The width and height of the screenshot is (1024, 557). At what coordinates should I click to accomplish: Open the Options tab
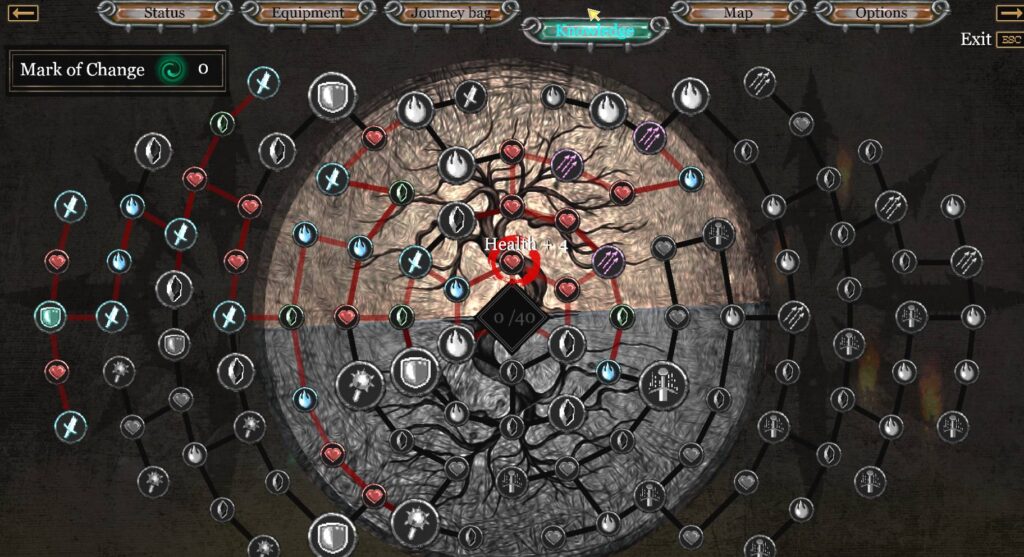[880, 13]
